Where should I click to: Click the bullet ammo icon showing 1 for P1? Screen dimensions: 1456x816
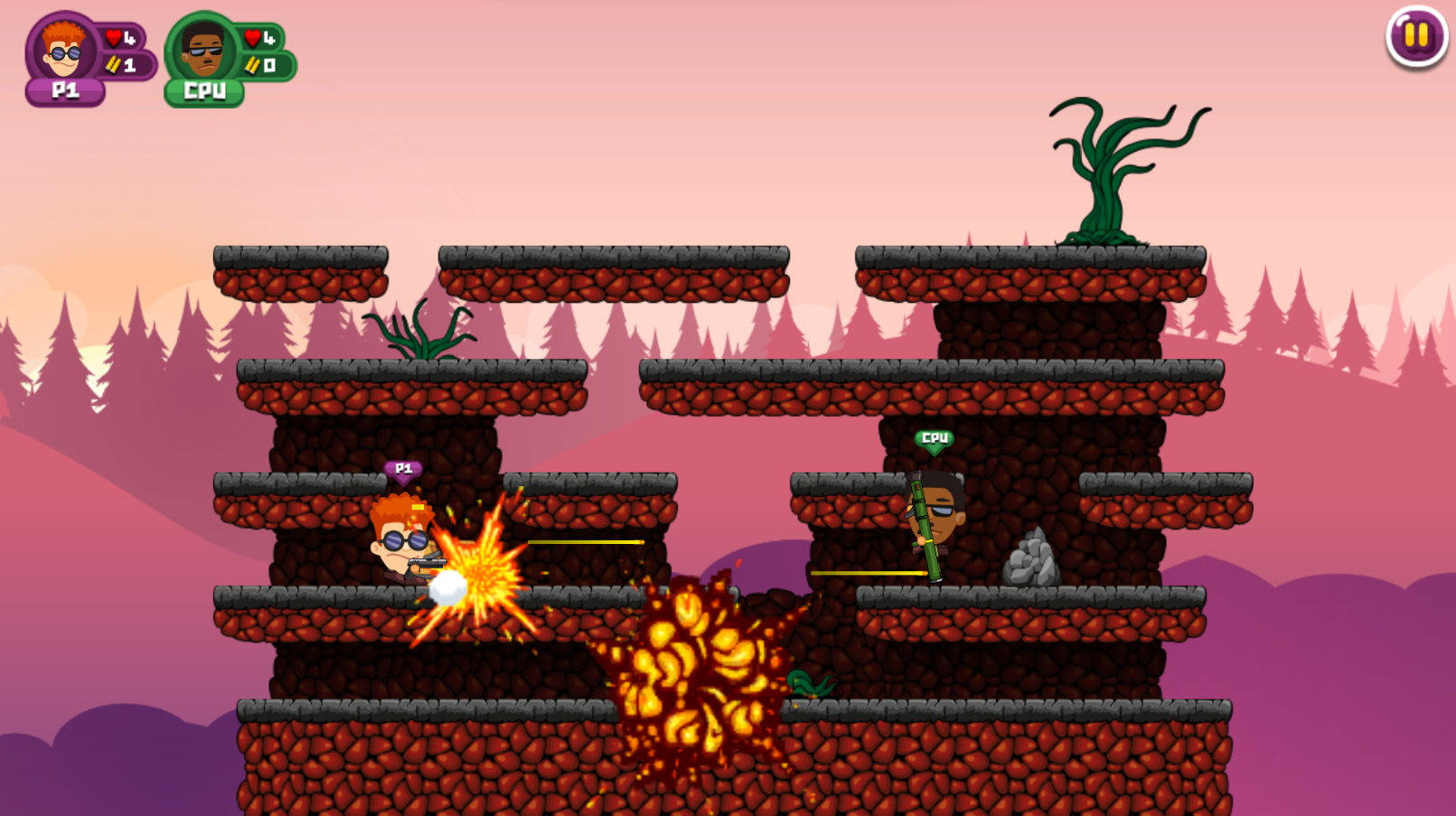pos(111,64)
